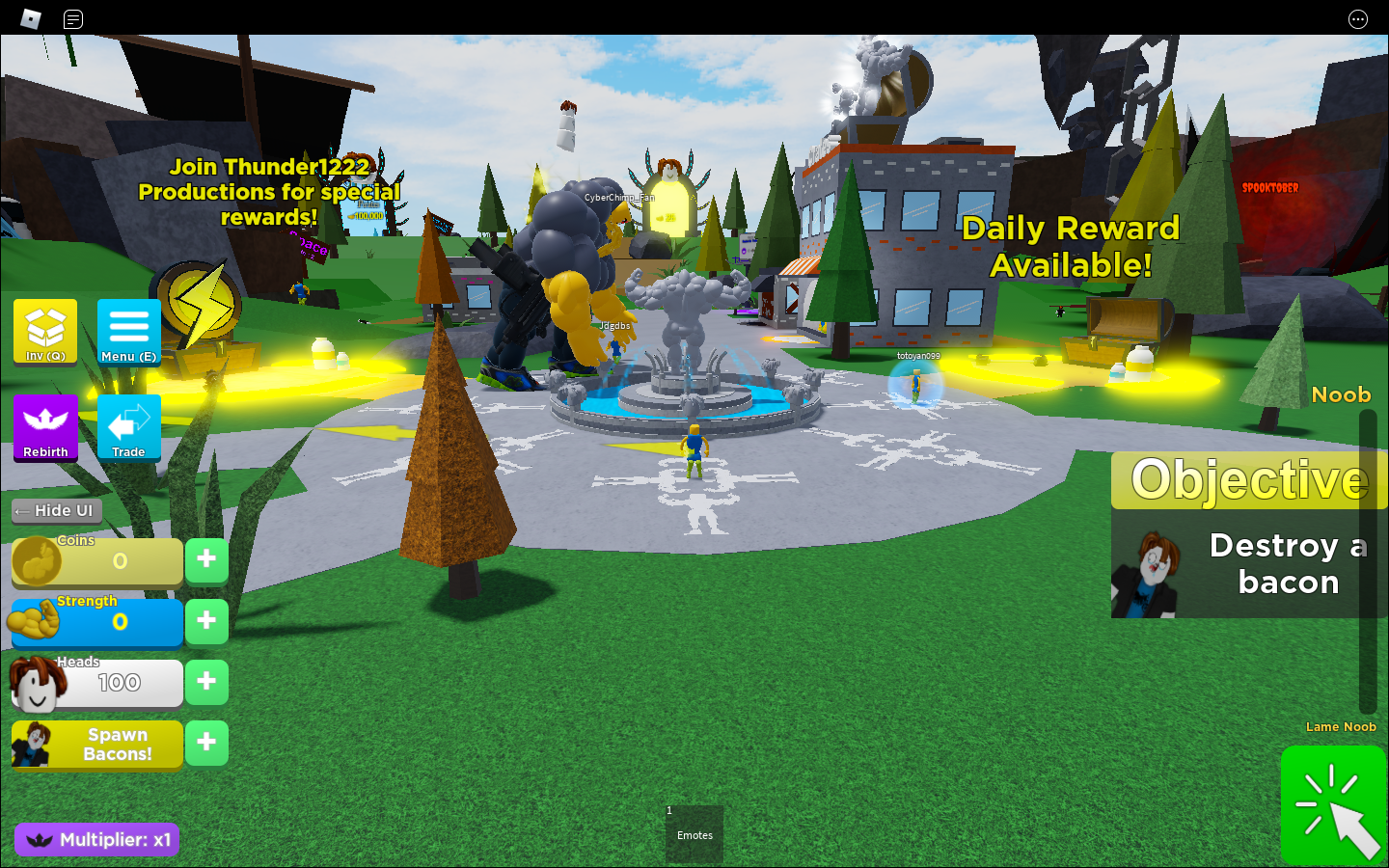Viewport: 1389px width, 868px height.
Task: Click the Multiplier: x1 badge
Action: point(96,840)
